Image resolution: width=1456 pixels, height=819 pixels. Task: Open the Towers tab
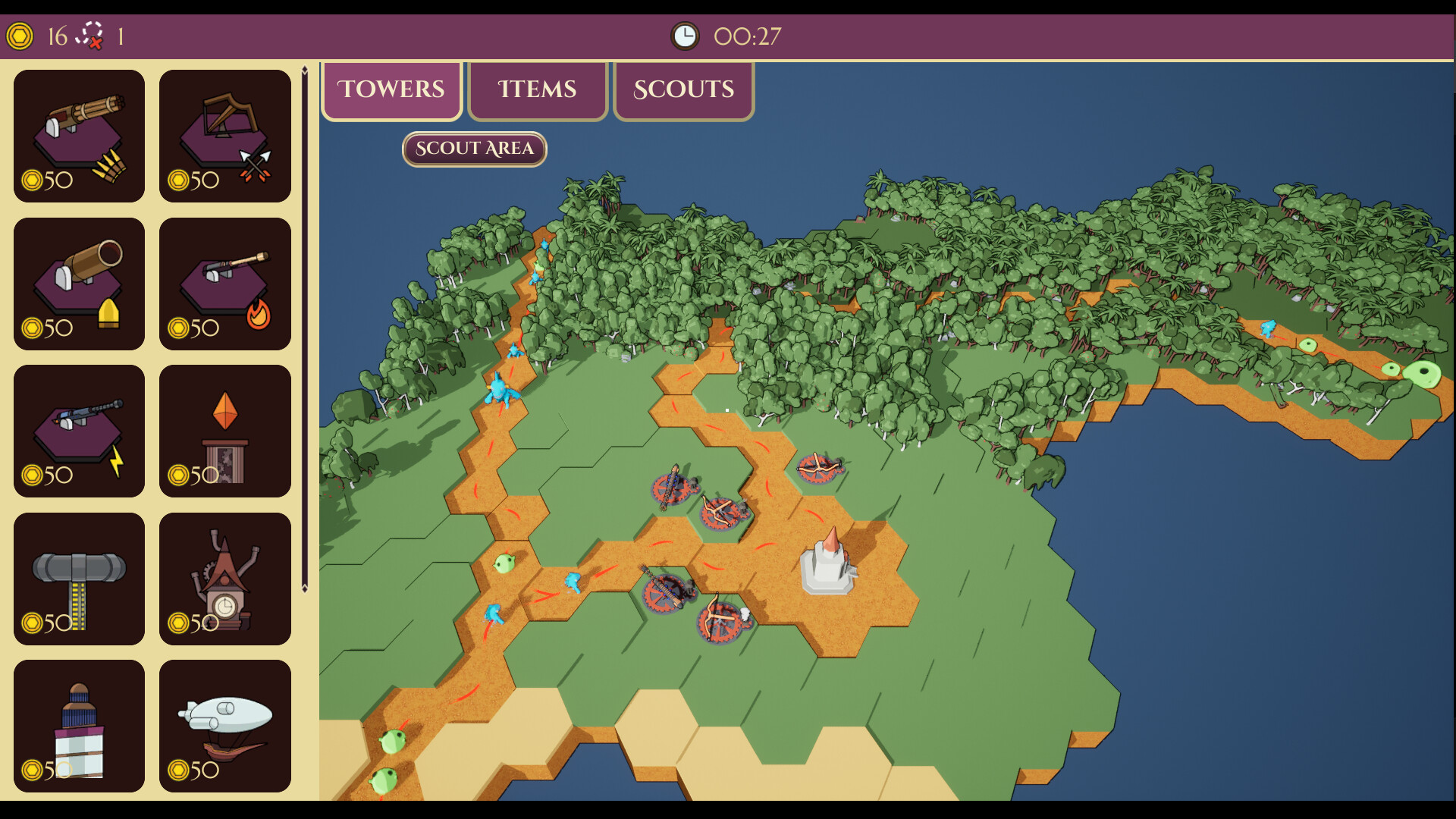(391, 89)
